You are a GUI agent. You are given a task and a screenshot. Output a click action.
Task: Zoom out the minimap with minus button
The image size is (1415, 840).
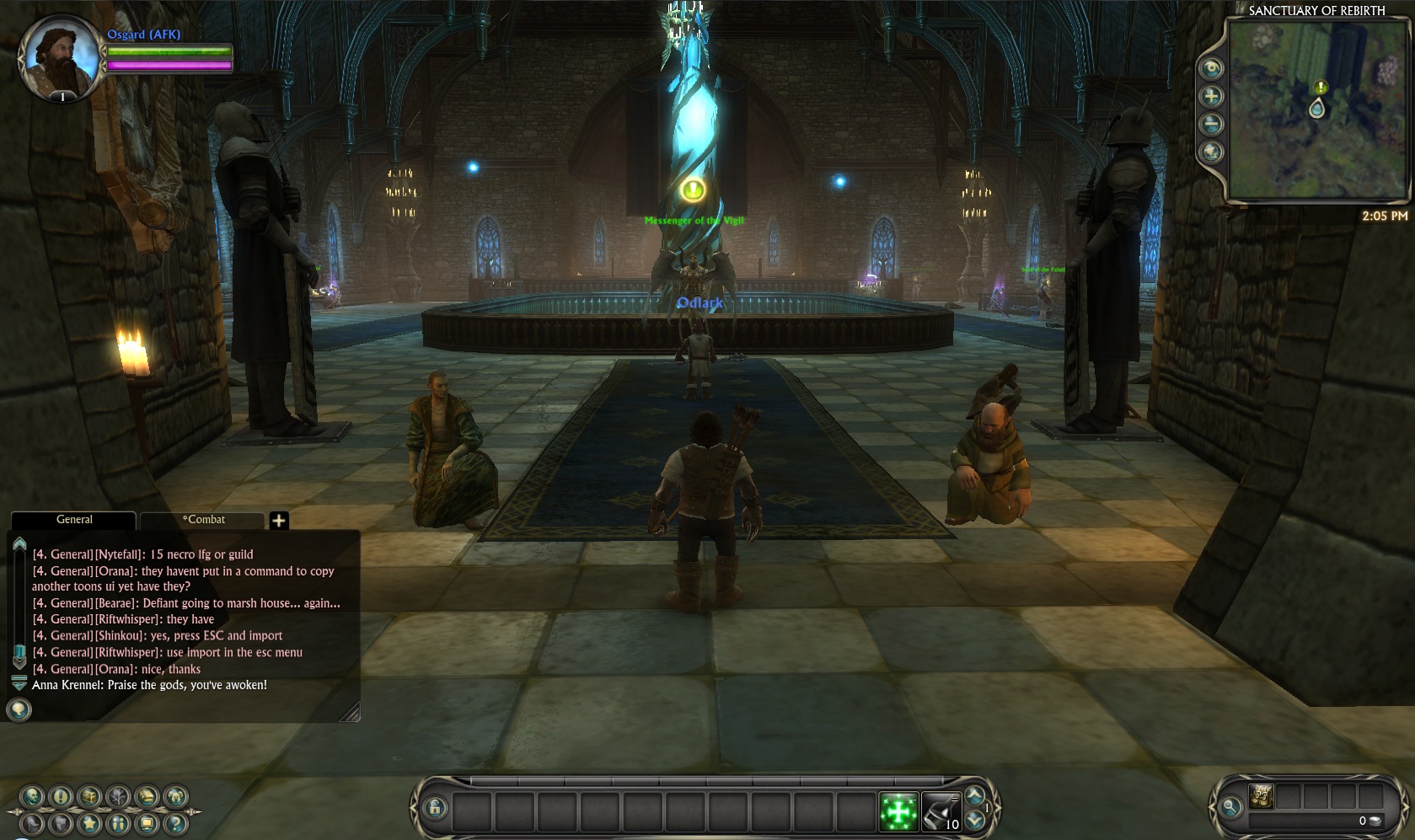[1211, 125]
